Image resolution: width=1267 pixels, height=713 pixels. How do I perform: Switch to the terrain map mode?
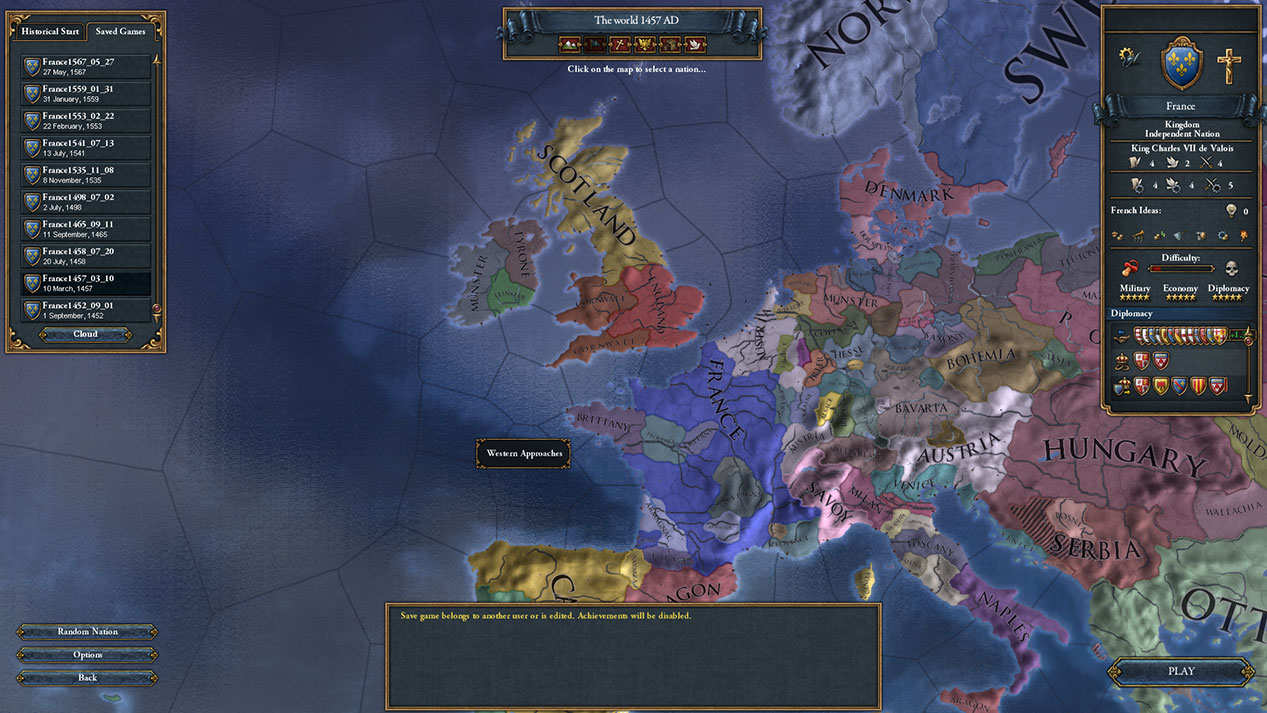[570, 44]
